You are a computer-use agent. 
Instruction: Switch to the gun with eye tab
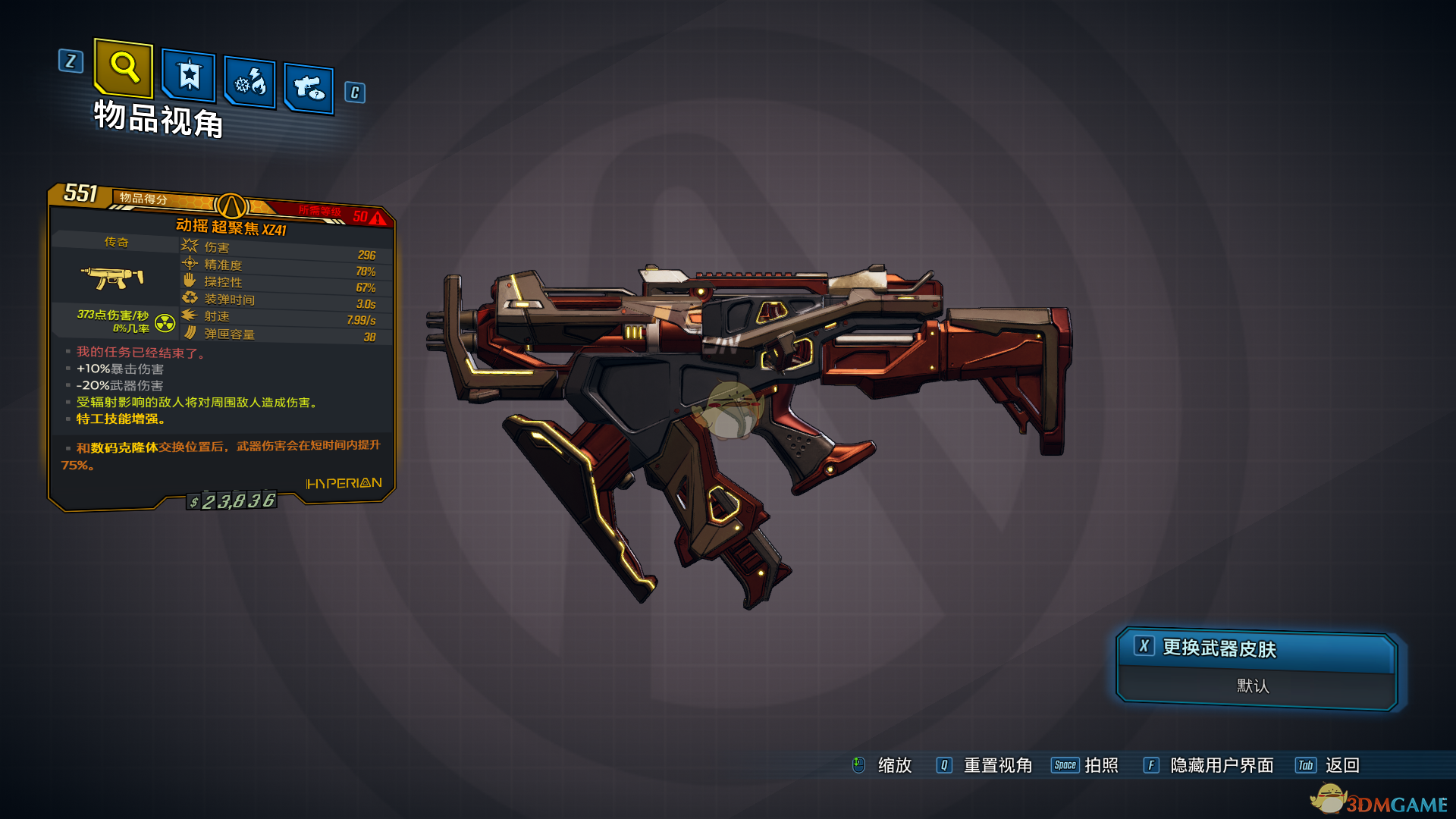(309, 89)
